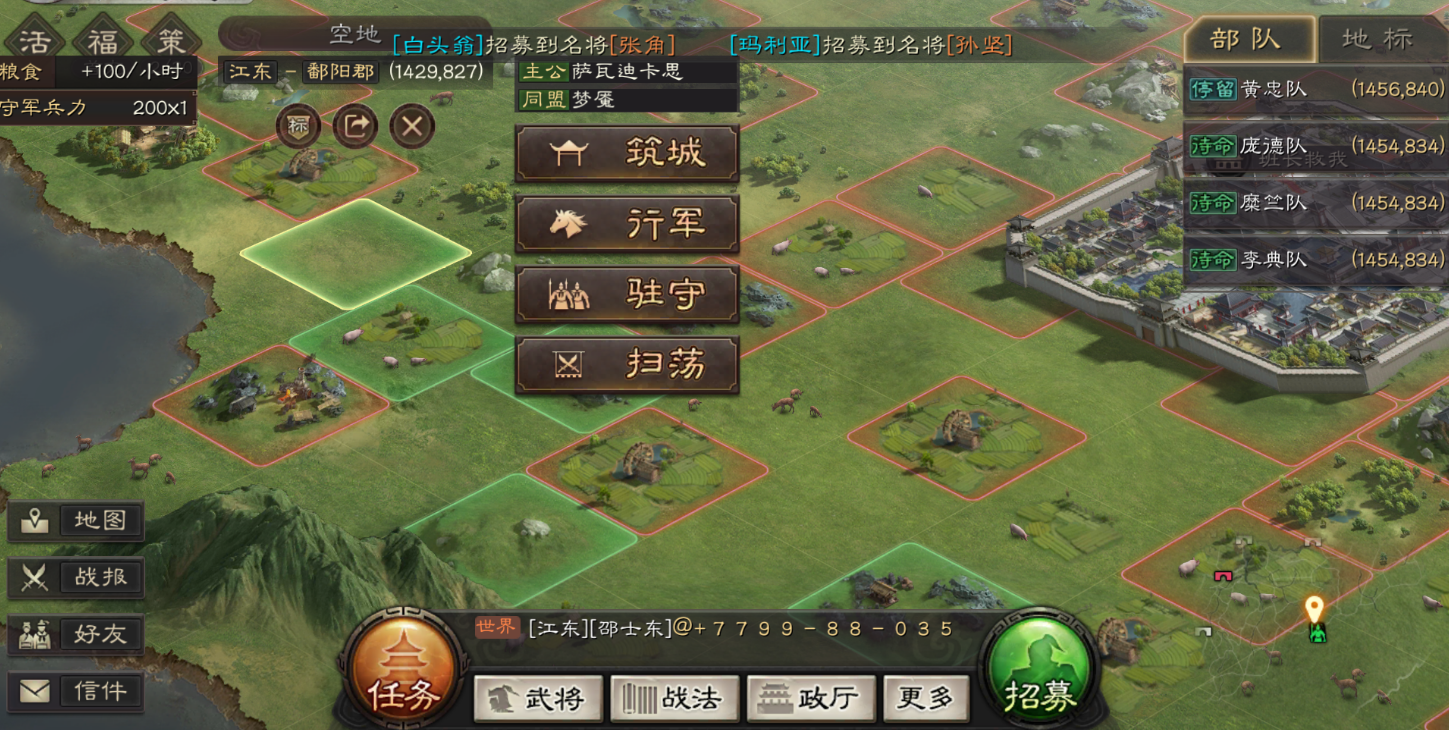This screenshot has width=1449, height=730.
Task: Open the 武将 generals screen
Action: pos(538,698)
